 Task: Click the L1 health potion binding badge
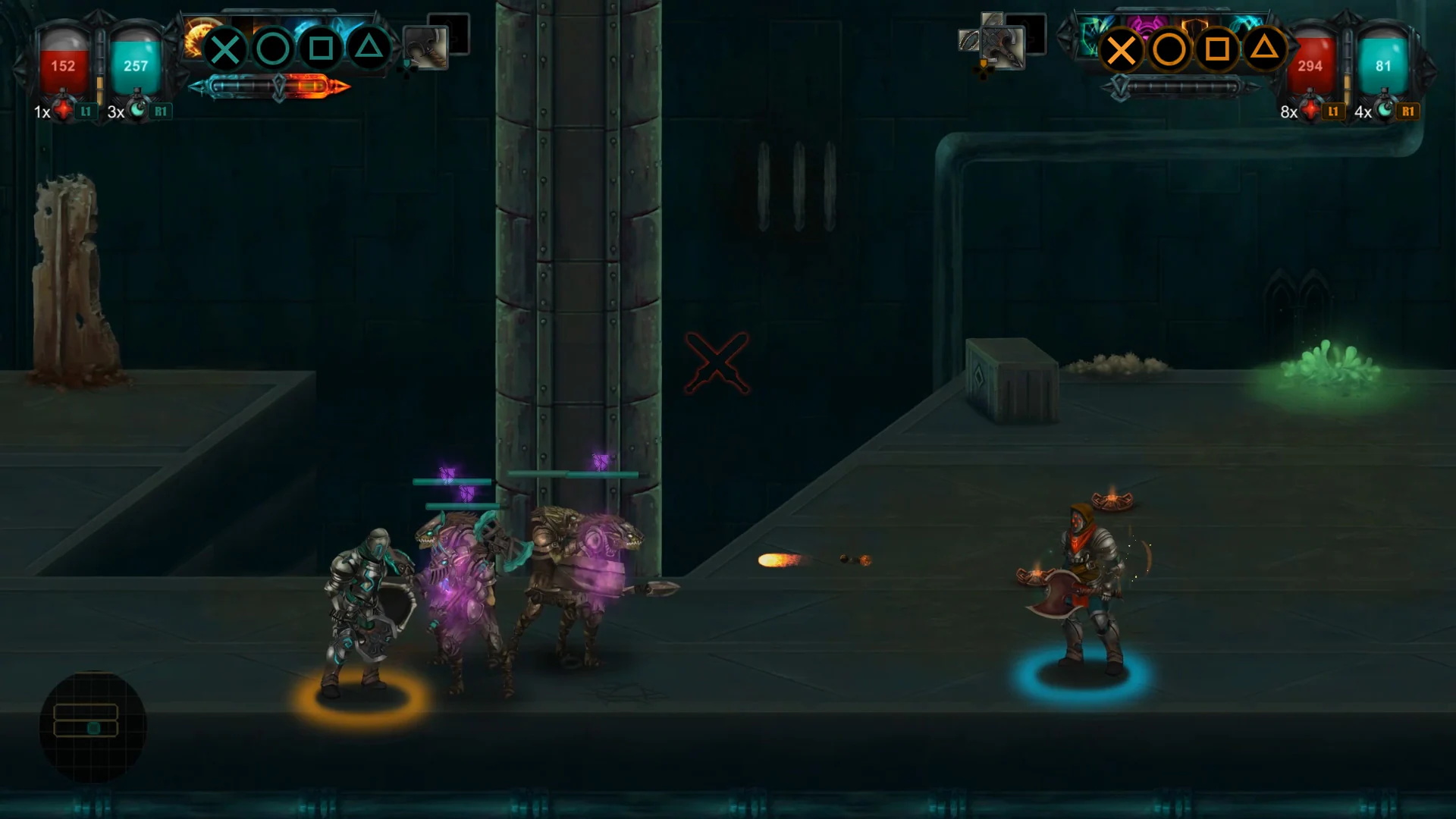(86, 111)
